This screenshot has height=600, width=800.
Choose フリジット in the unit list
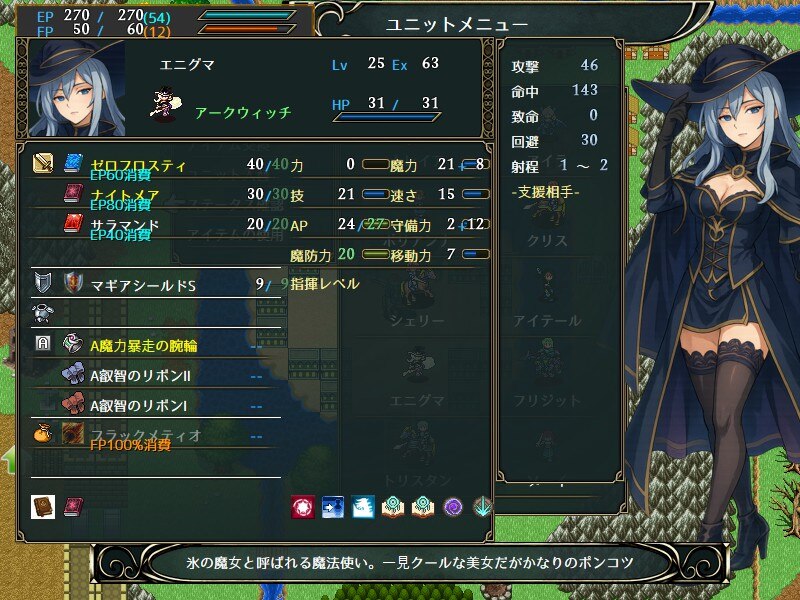point(547,400)
